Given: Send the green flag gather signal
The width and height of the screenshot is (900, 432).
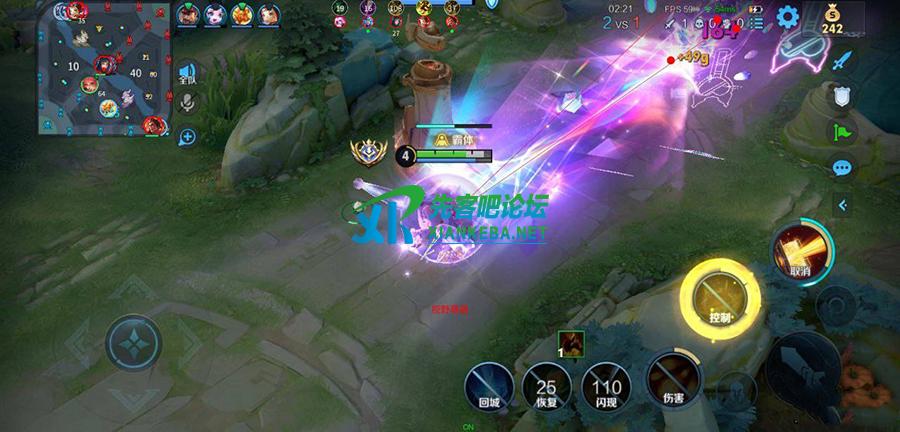Looking at the screenshot, I should pyautogui.click(x=843, y=132).
